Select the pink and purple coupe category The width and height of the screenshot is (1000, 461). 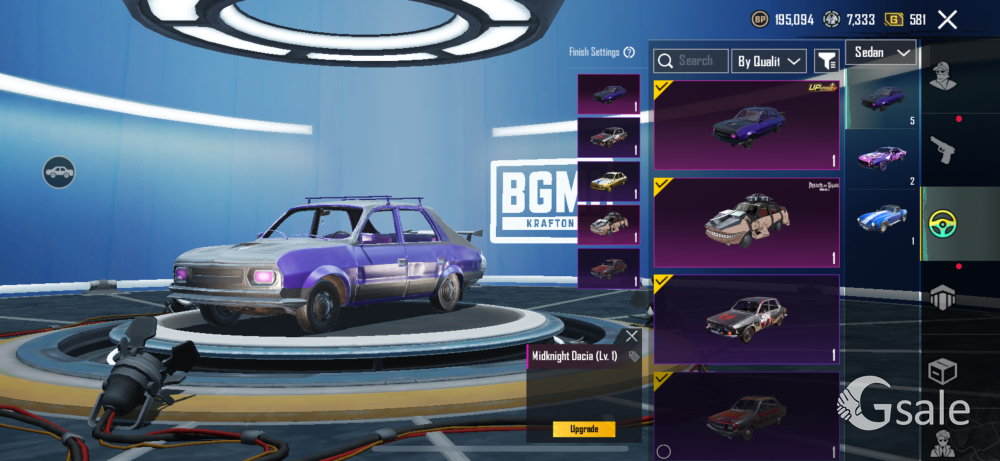(882, 157)
